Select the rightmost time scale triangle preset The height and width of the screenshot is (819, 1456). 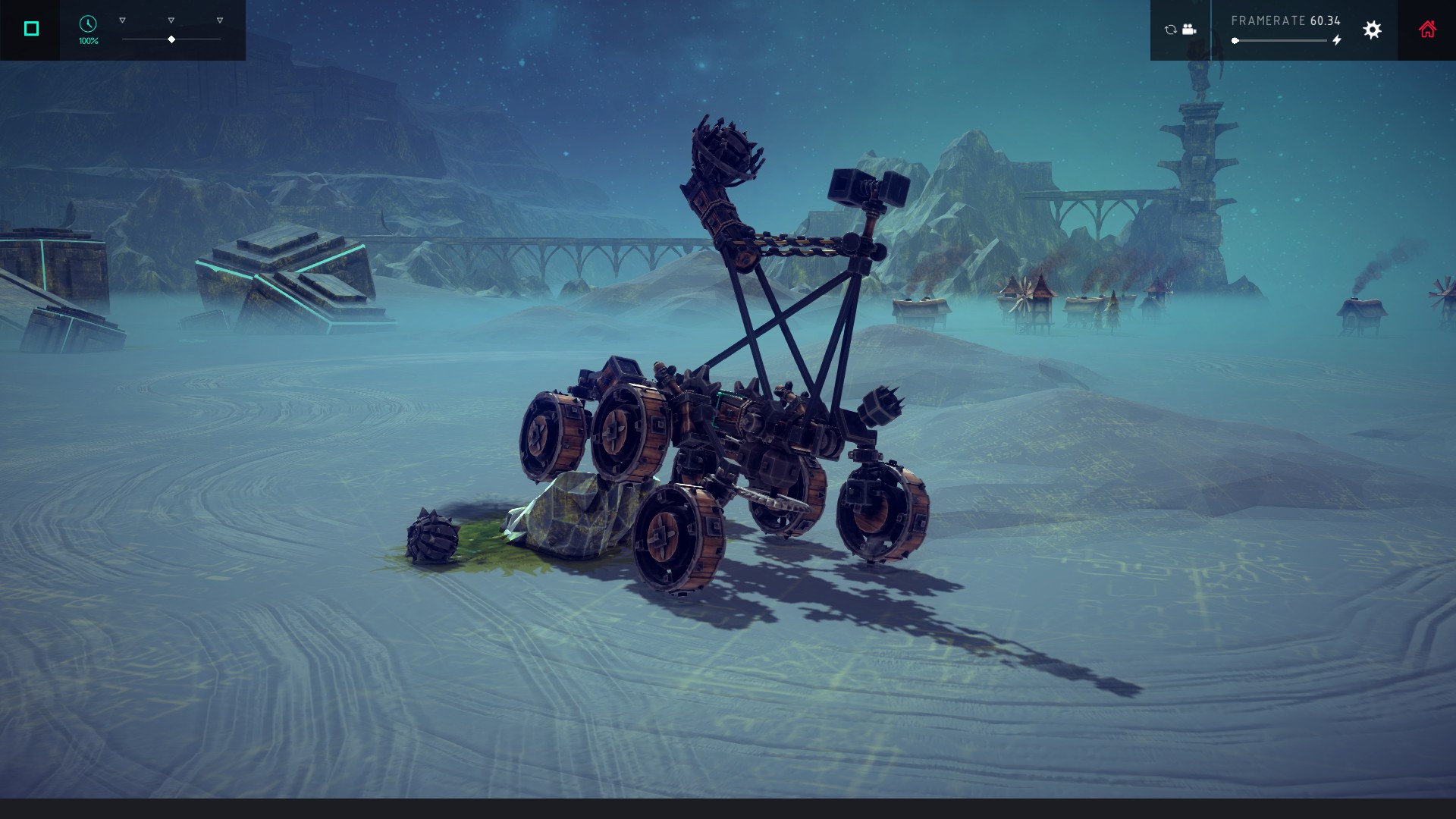(220, 20)
